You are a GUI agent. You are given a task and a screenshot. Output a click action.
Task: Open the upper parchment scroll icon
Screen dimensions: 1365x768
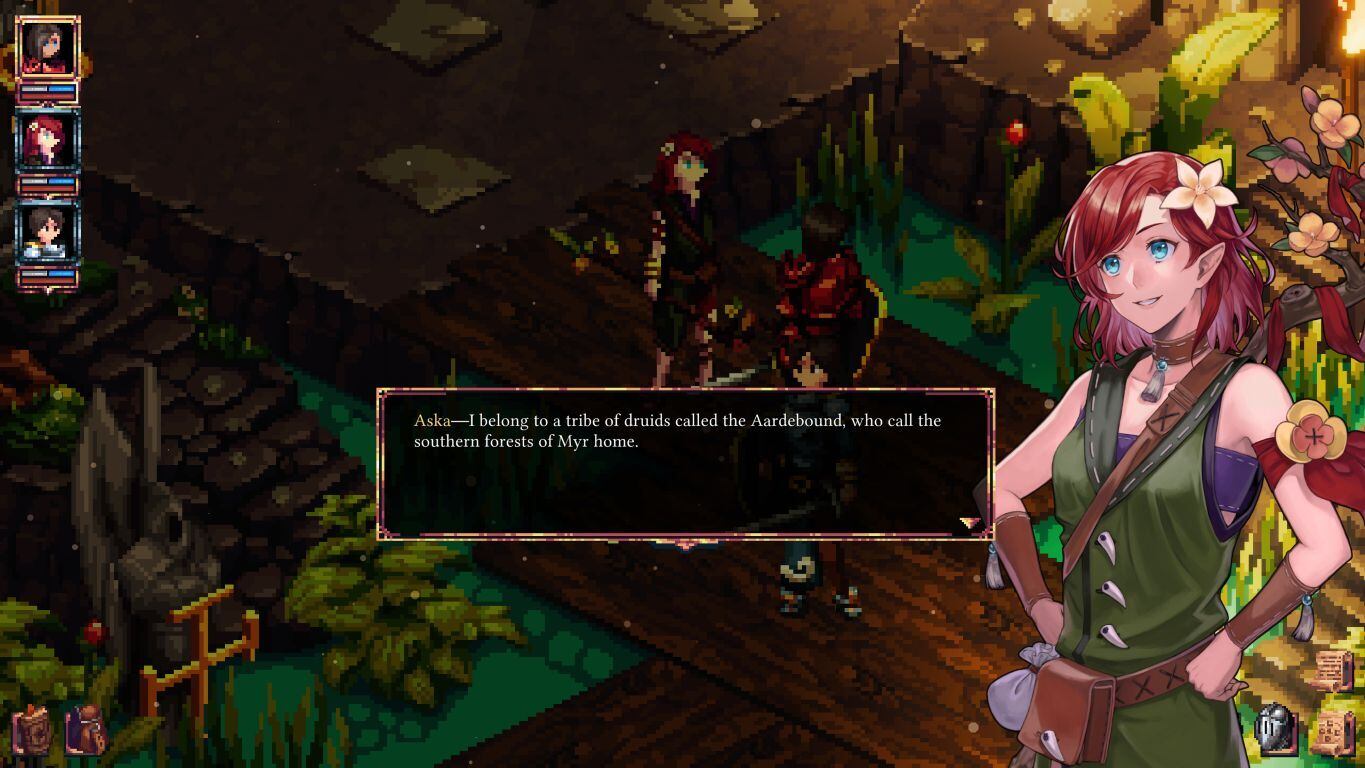(x=1333, y=669)
